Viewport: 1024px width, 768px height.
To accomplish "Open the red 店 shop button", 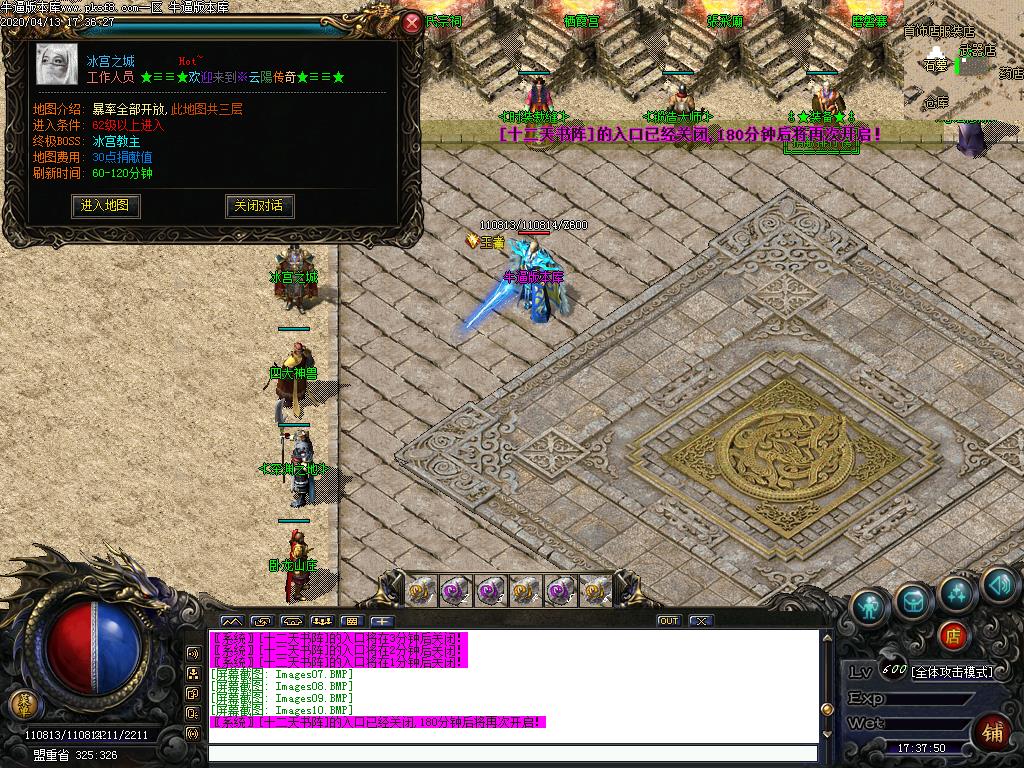I will coord(953,635).
